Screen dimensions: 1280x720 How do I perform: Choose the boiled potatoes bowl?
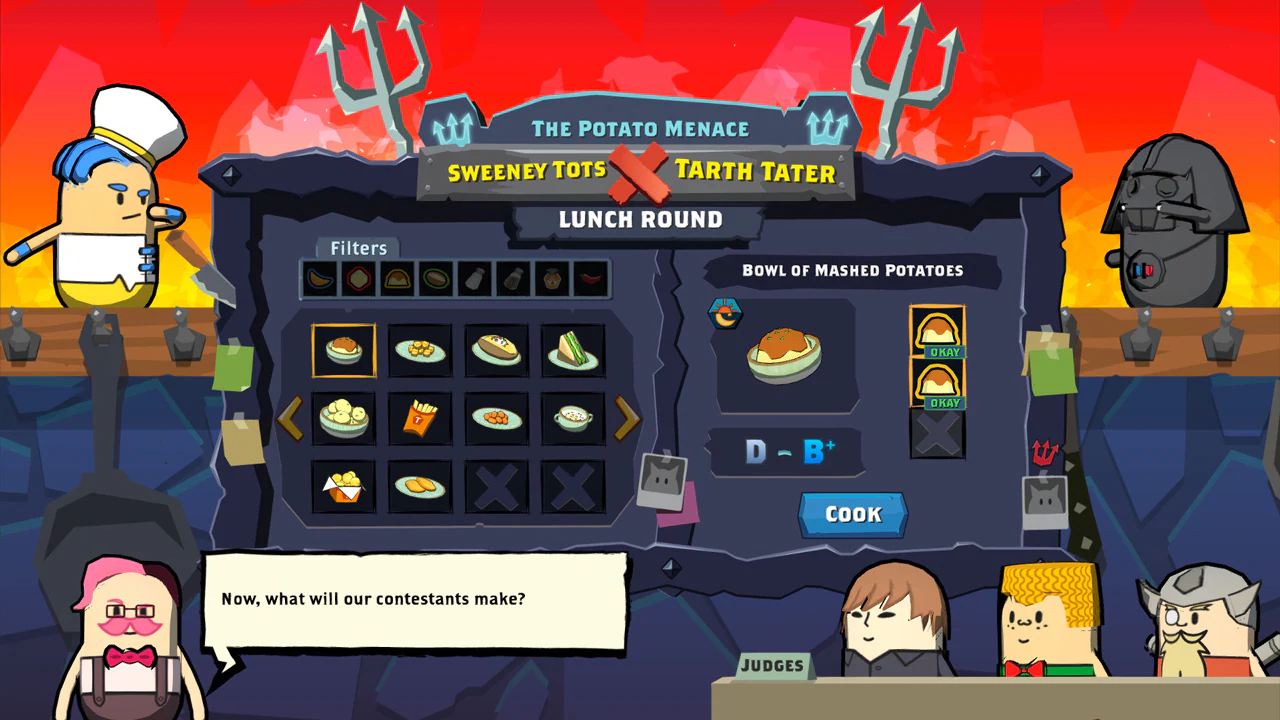(x=343, y=418)
